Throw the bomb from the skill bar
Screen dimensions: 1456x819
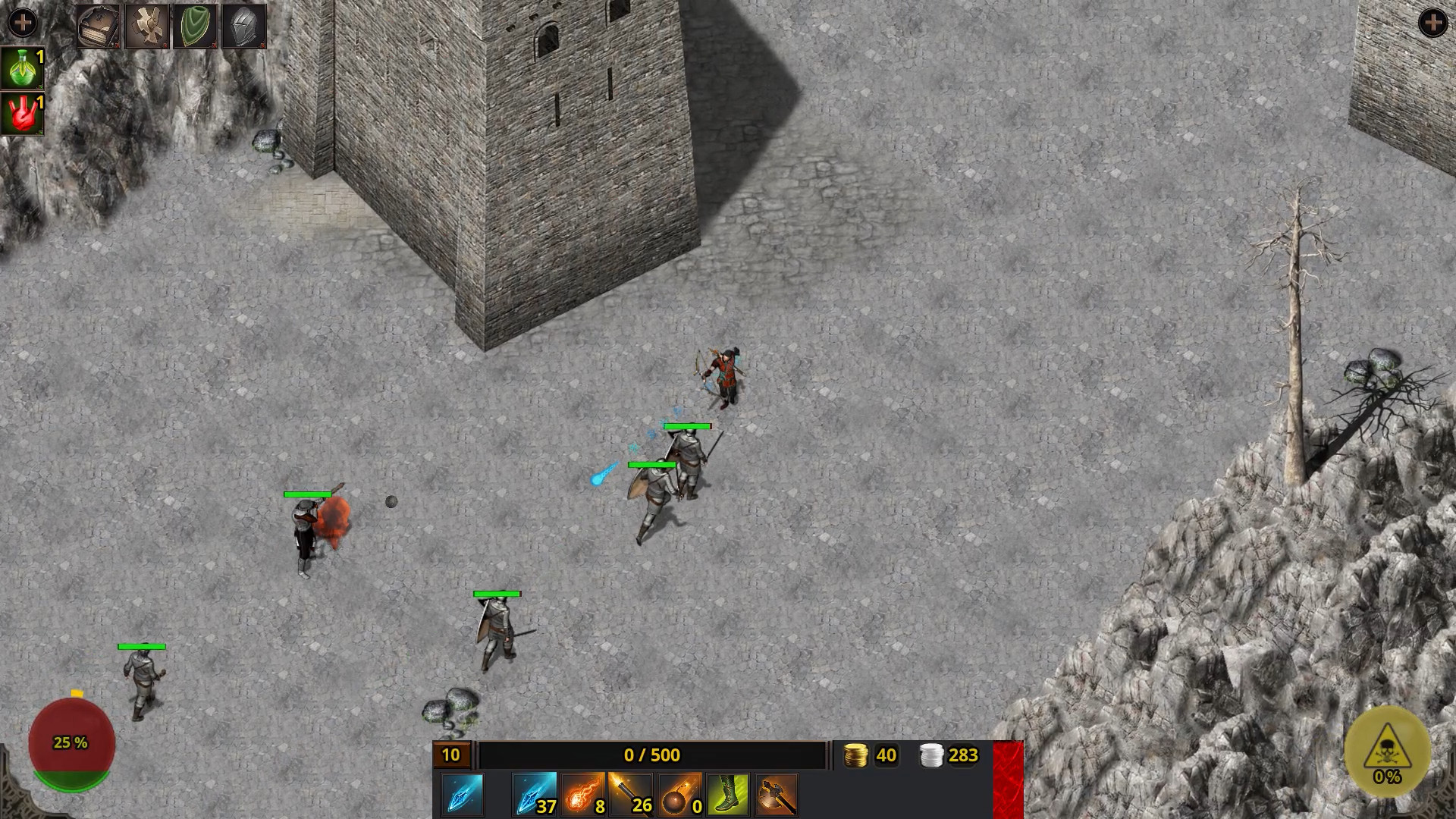click(x=678, y=793)
